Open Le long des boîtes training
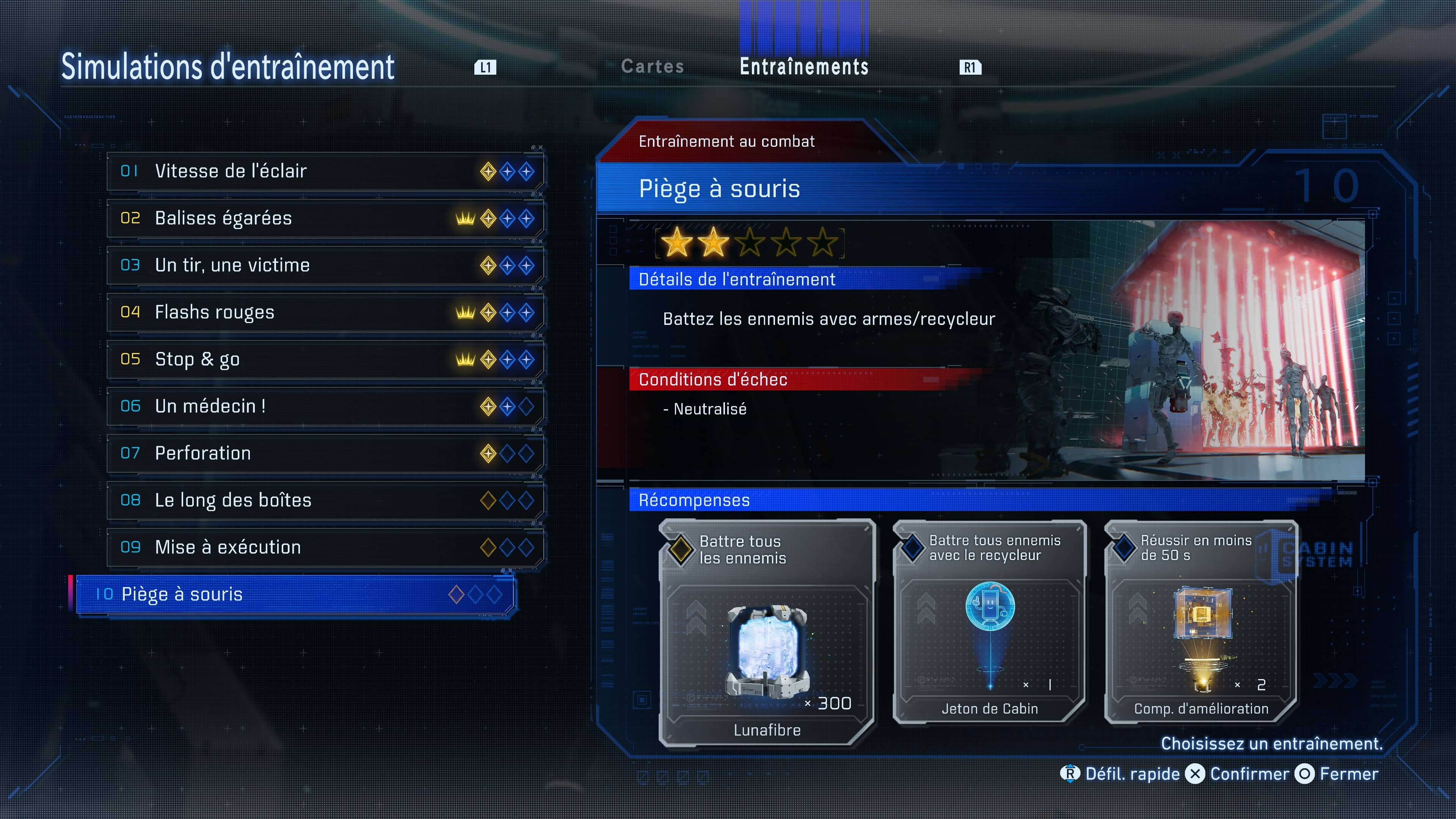 (x=325, y=500)
